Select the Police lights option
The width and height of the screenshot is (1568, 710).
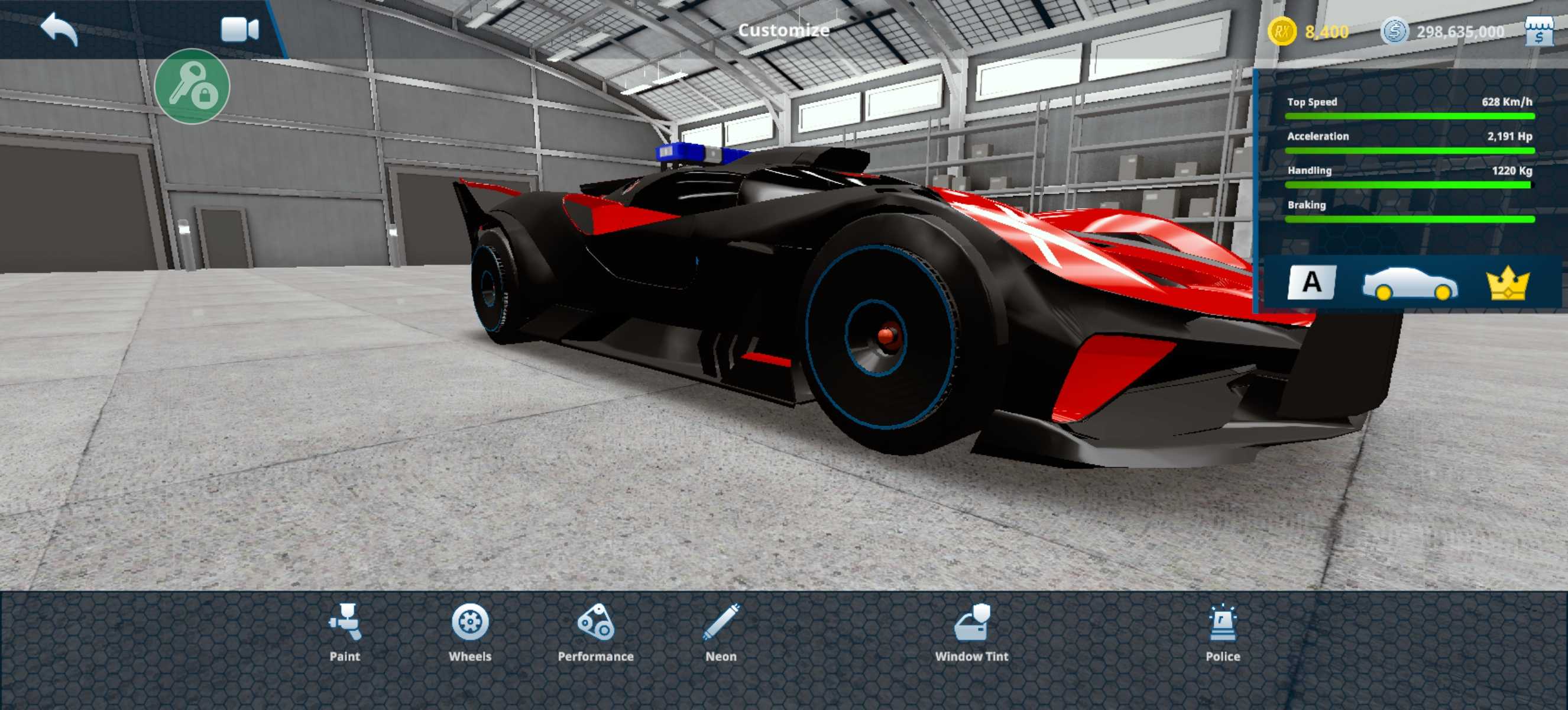tap(1222, 632)
